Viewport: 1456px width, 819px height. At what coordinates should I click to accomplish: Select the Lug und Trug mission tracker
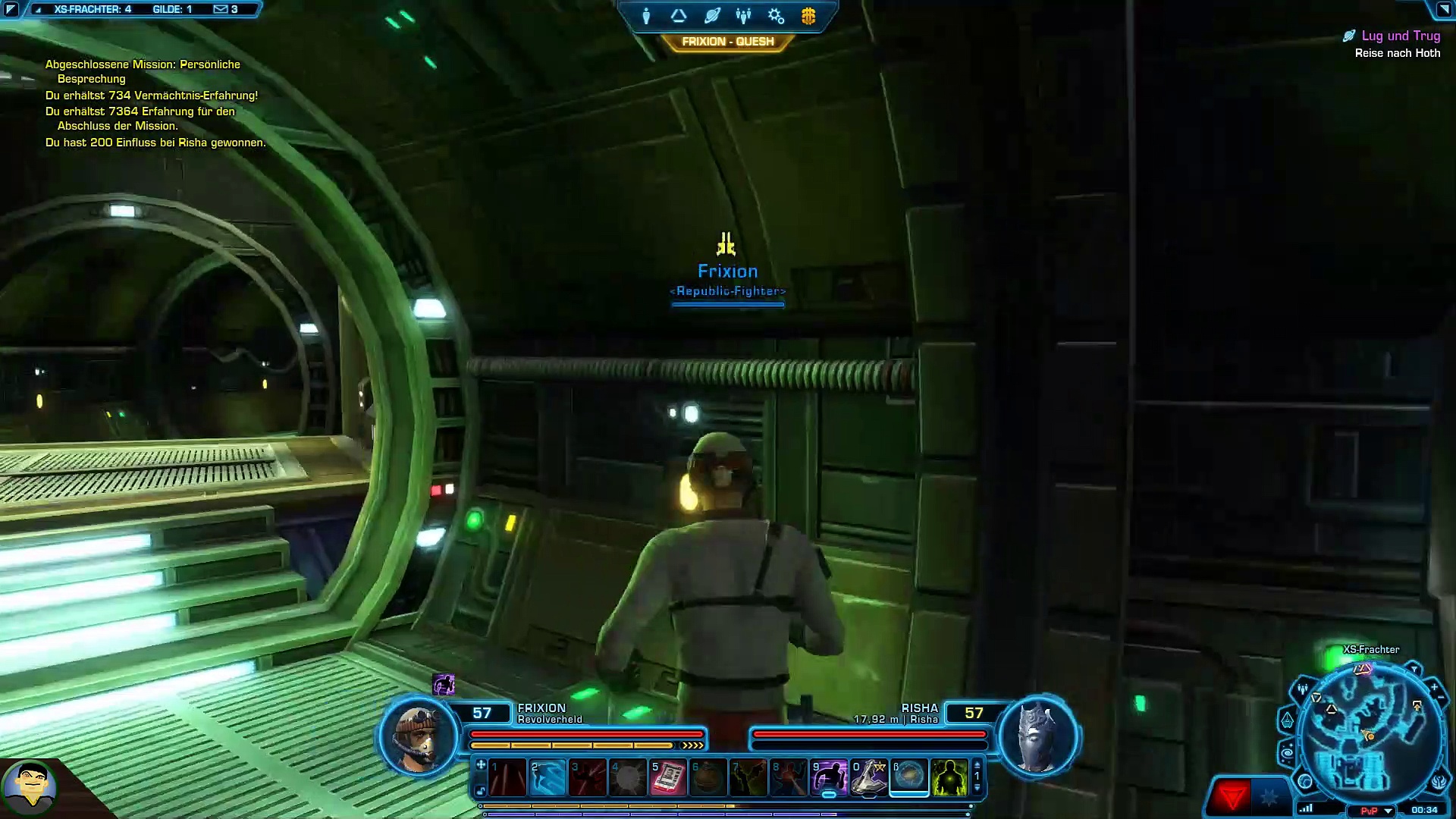(x=1400, y=36)
